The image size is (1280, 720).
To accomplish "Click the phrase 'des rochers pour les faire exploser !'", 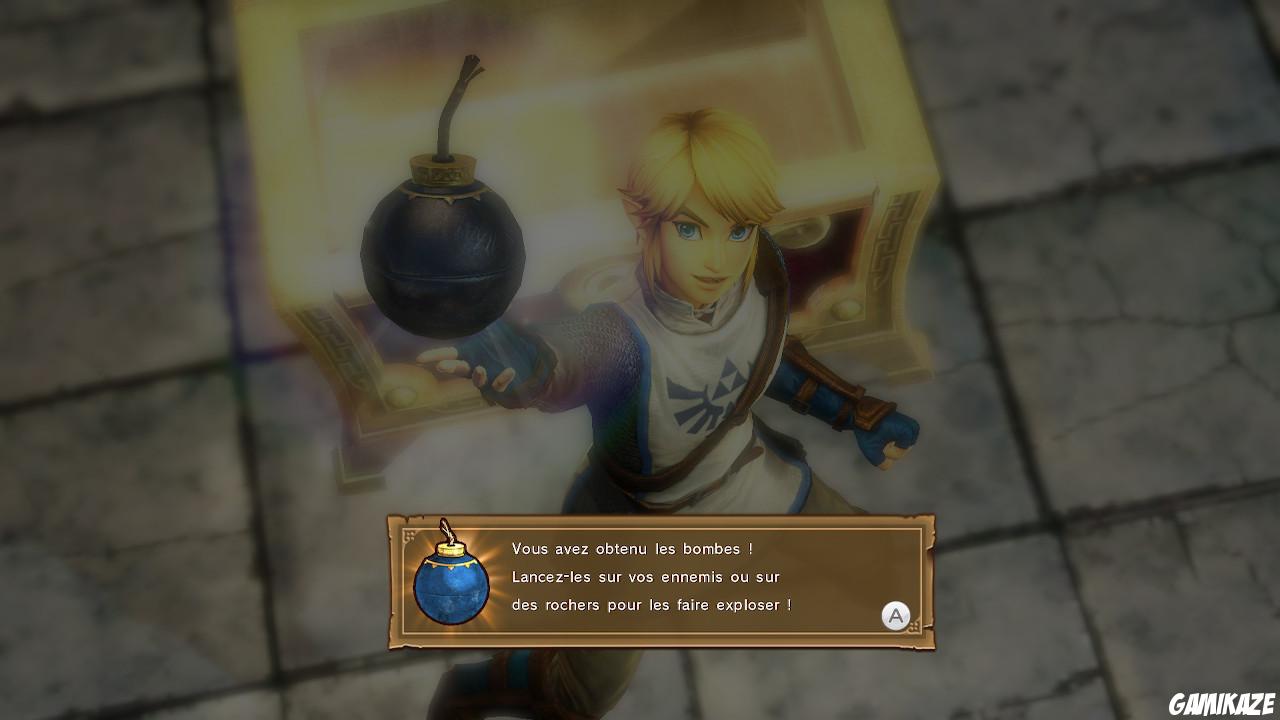I will [652, 606].
